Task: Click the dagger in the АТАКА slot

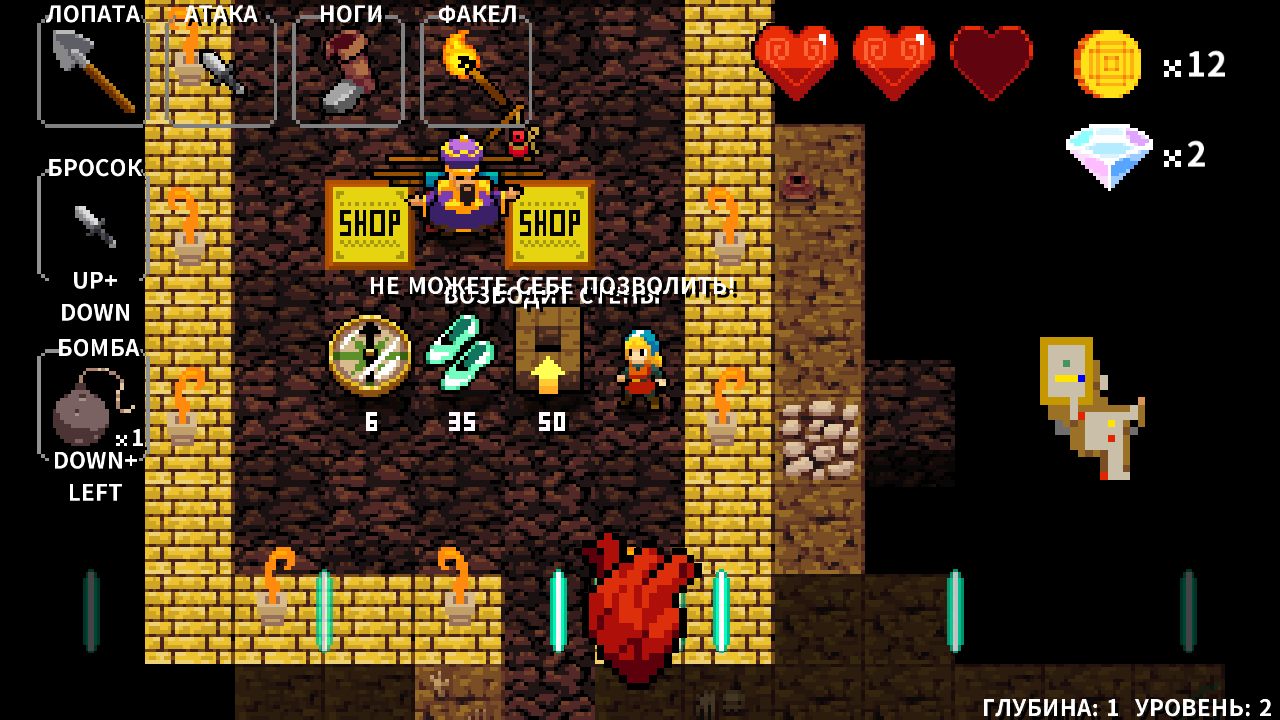Action: pos(221,72)
